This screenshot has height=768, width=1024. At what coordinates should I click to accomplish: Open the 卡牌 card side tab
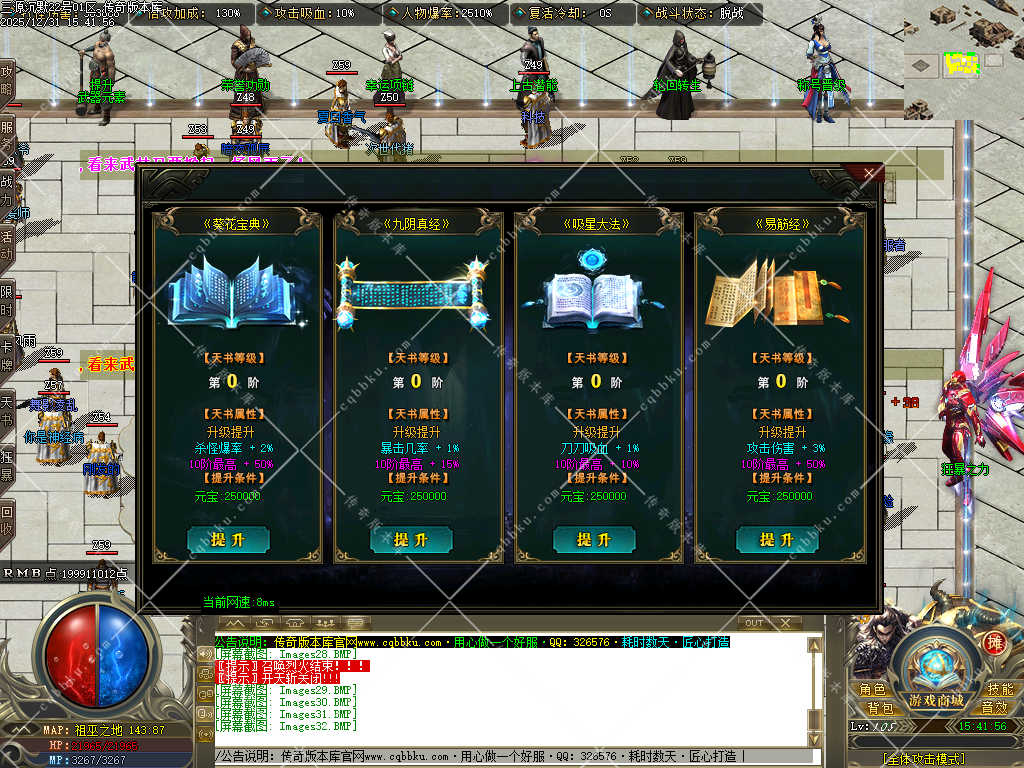point(8,353)
